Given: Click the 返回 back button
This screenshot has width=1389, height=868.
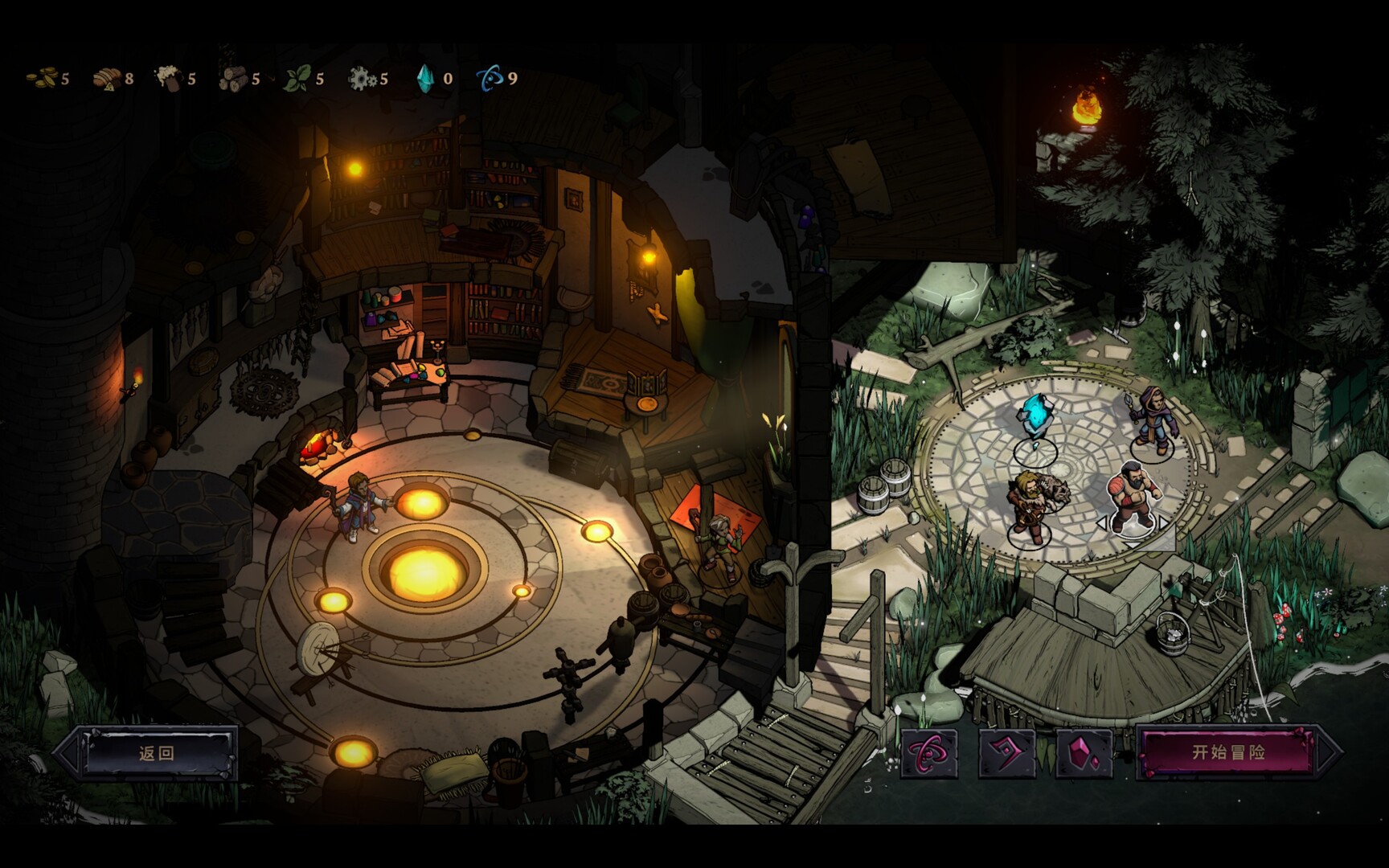Looking at the screenshot, I should tap(157, 753).
